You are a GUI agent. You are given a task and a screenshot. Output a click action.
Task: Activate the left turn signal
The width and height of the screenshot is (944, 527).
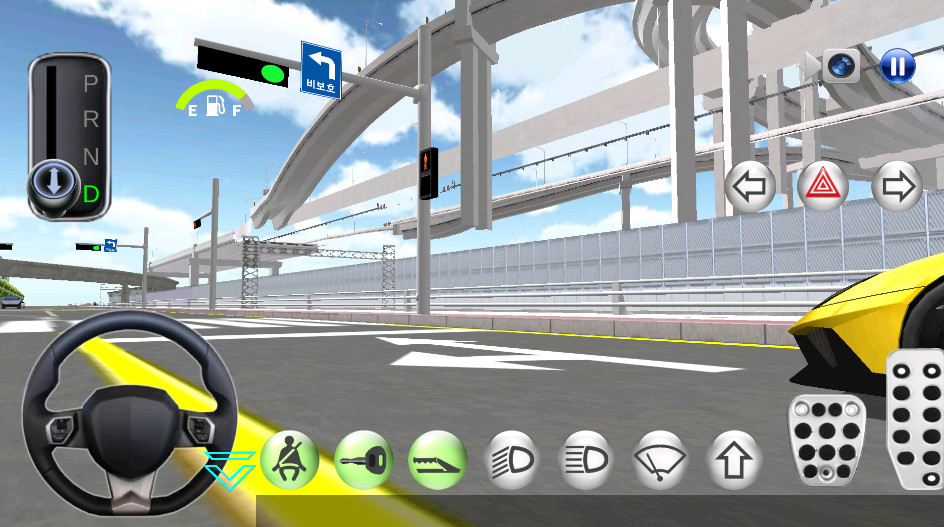[750, 186]
